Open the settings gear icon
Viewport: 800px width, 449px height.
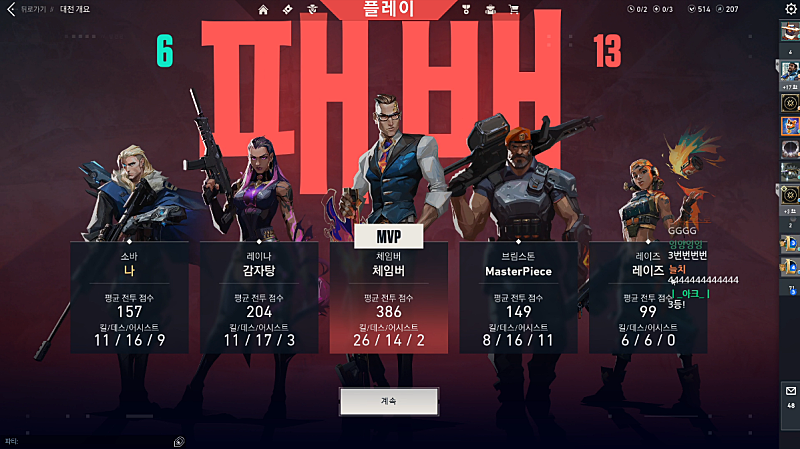(x=791, y=9)
